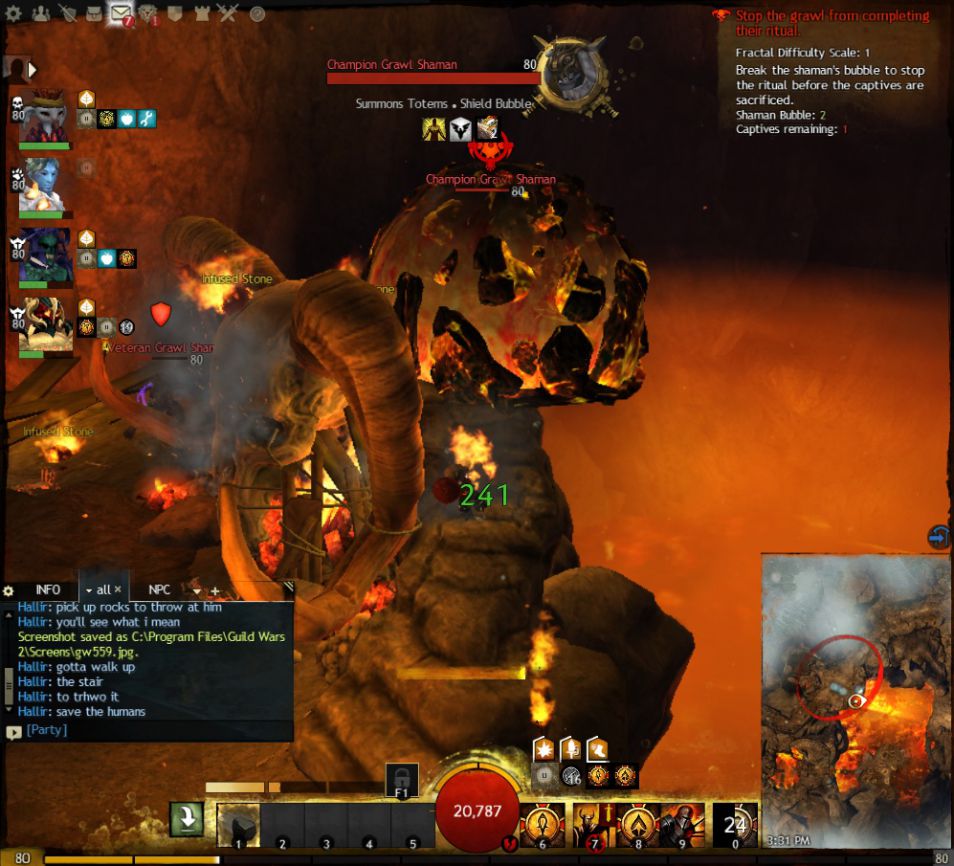Activate the healing skill in slot 6
This screenshot has height=866, width=954.
point(542,824)
